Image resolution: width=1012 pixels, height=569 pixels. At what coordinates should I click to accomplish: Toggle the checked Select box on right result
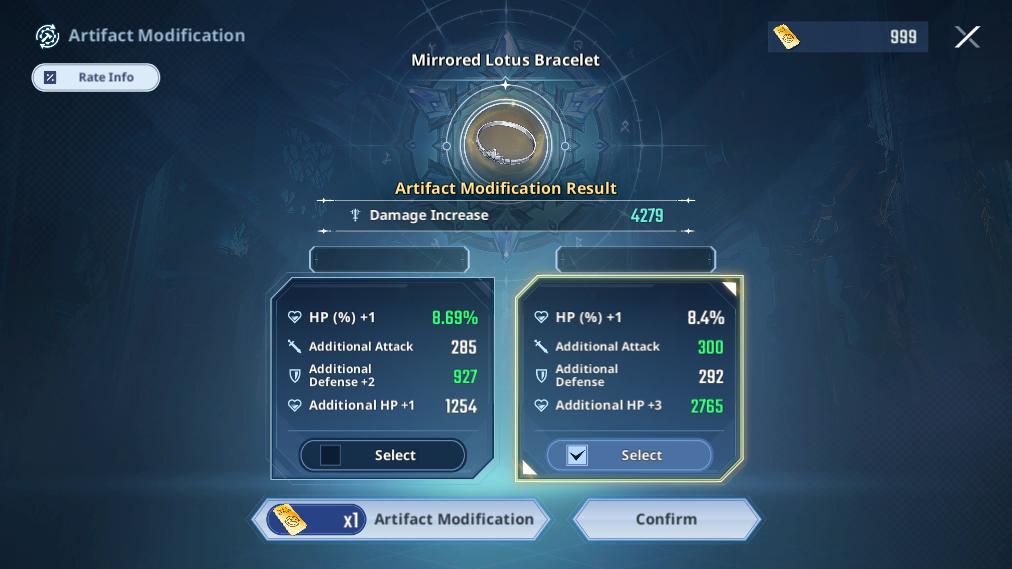click(577, 455)
